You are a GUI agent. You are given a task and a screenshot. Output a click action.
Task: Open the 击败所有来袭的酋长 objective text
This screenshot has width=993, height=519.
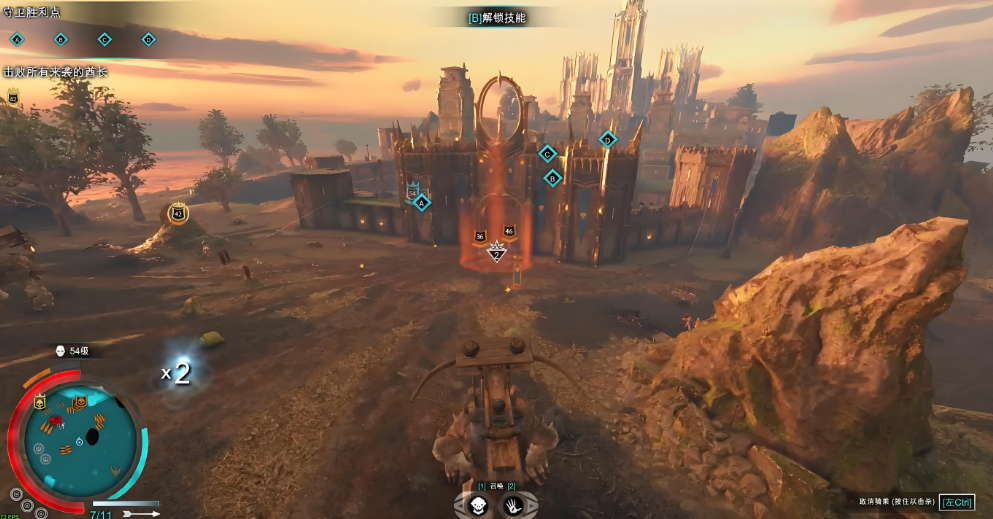[x=55, y=72]
